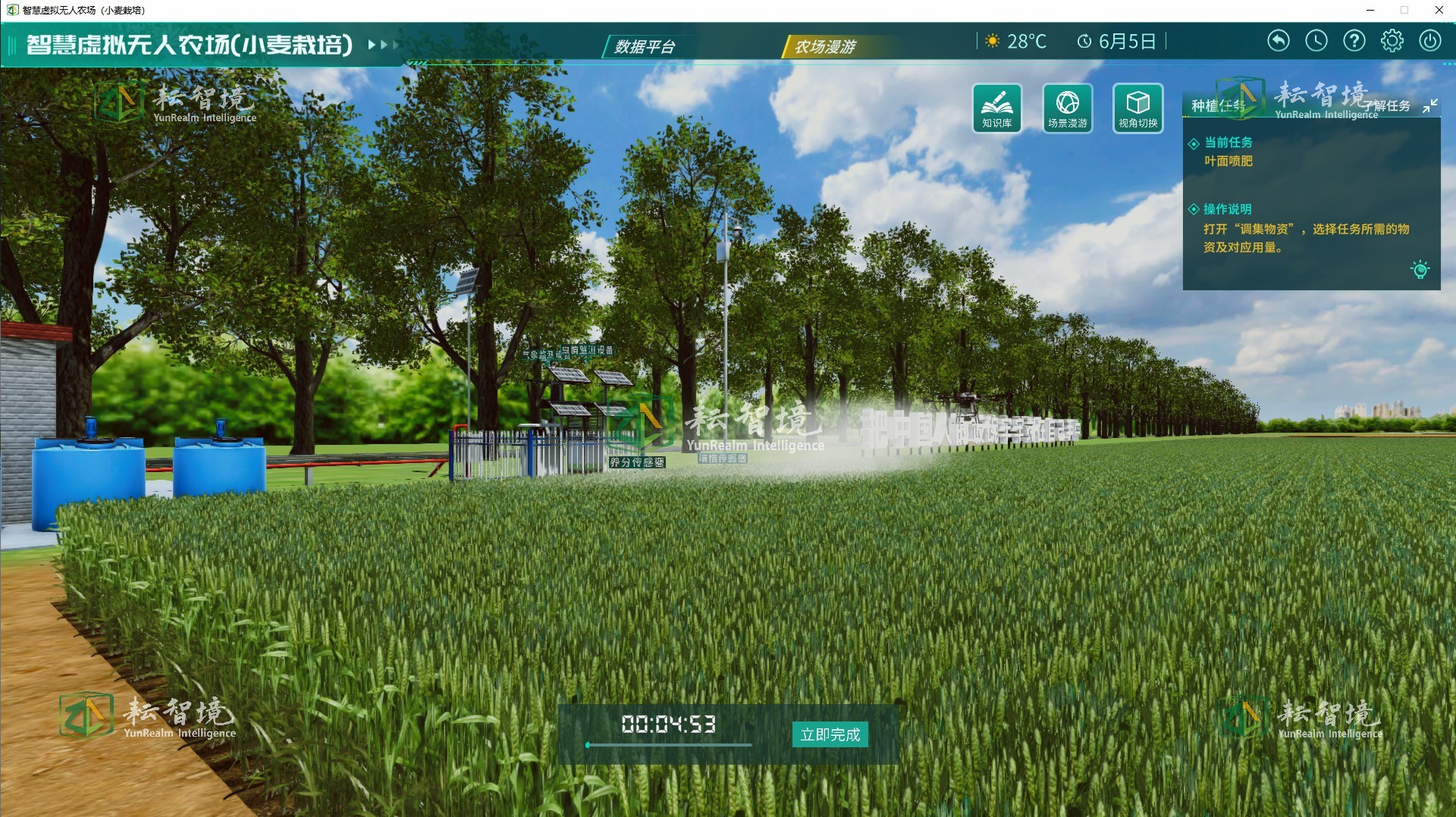This screenshot has width=1456, height=817.
Task: Select the 种植任务 planting task tab
Action: 1216,106
